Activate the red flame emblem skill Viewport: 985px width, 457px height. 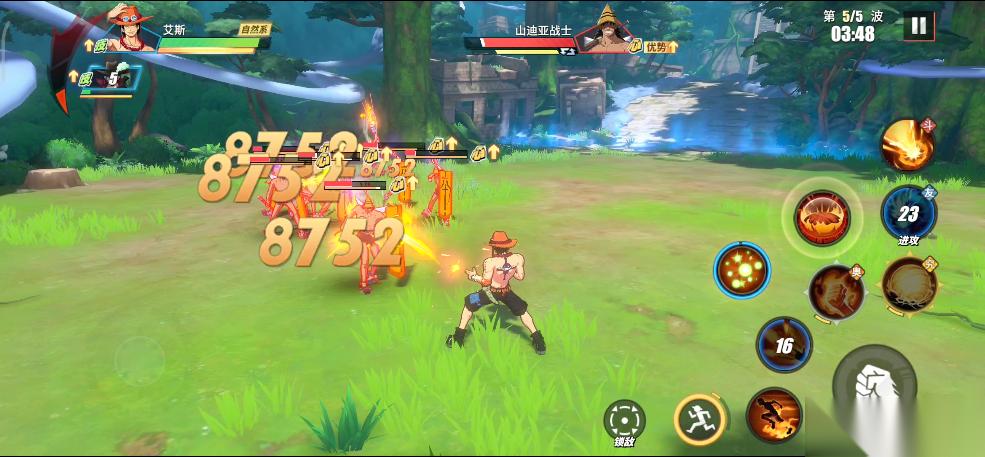pyautogui.click(x=822, y=215)
